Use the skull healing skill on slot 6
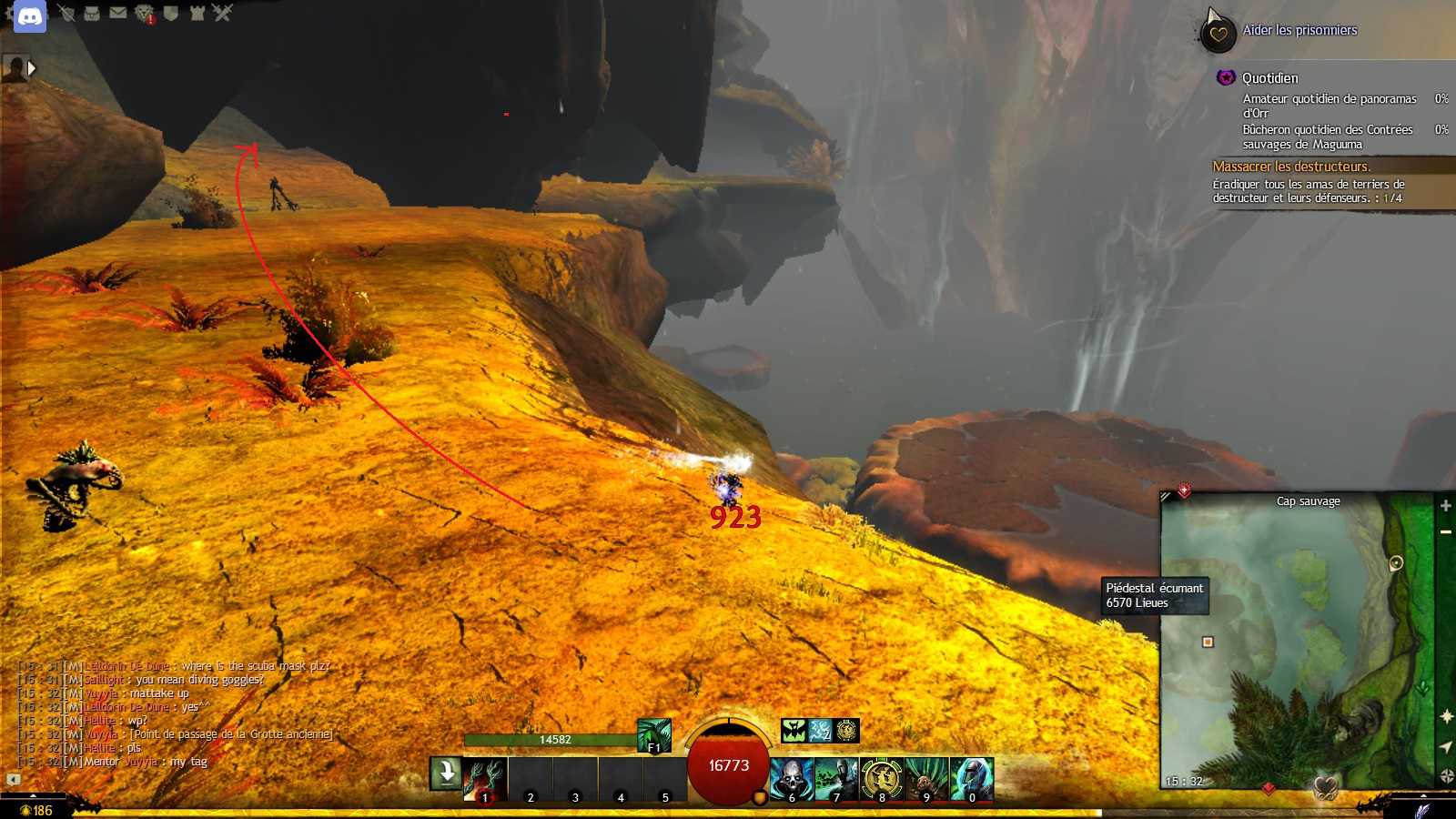This screenshot has width=1456, height=819. click(x=792, y=780)
